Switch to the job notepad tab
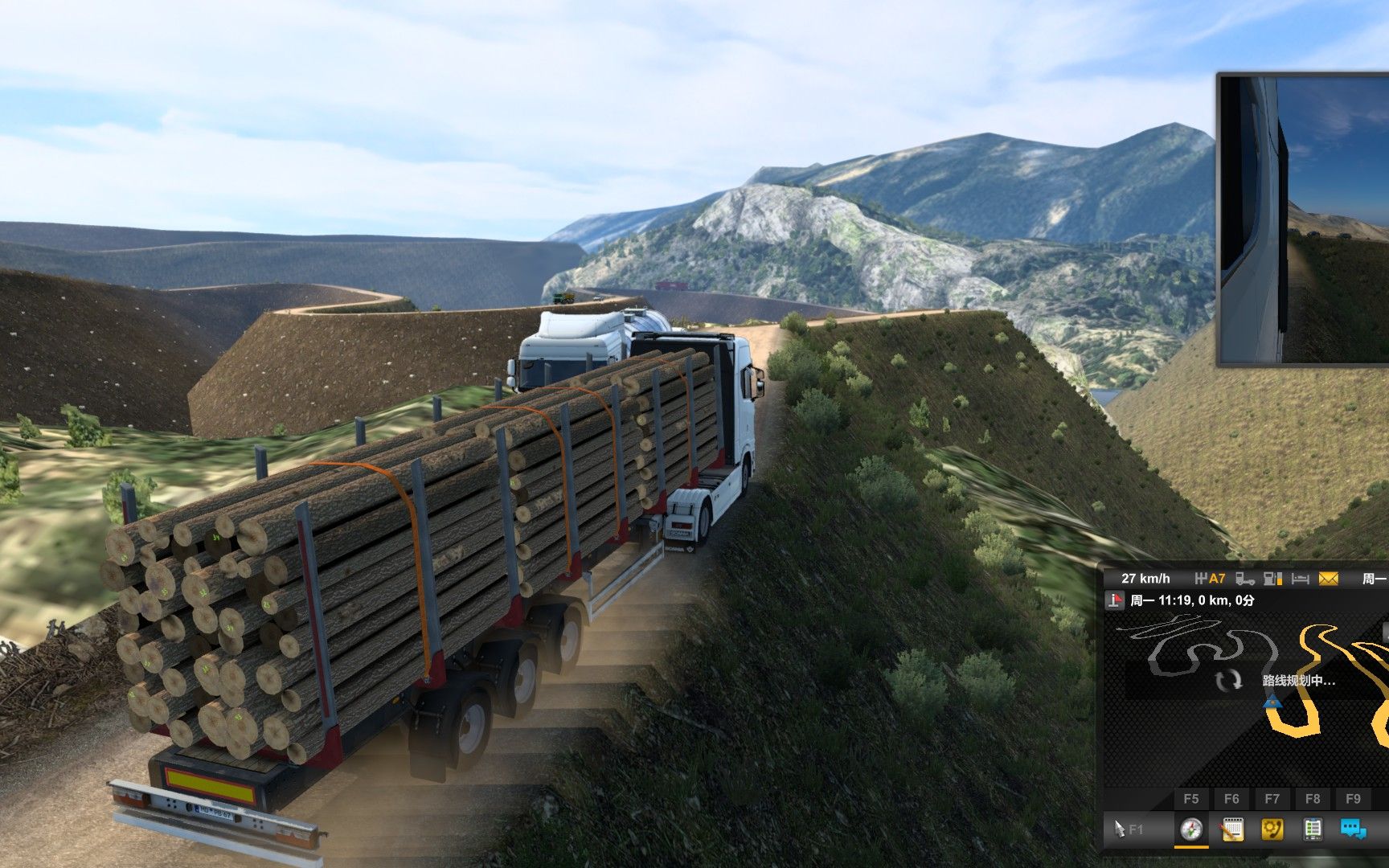This screenshot has width=1389, height=868. [1231, 829]
